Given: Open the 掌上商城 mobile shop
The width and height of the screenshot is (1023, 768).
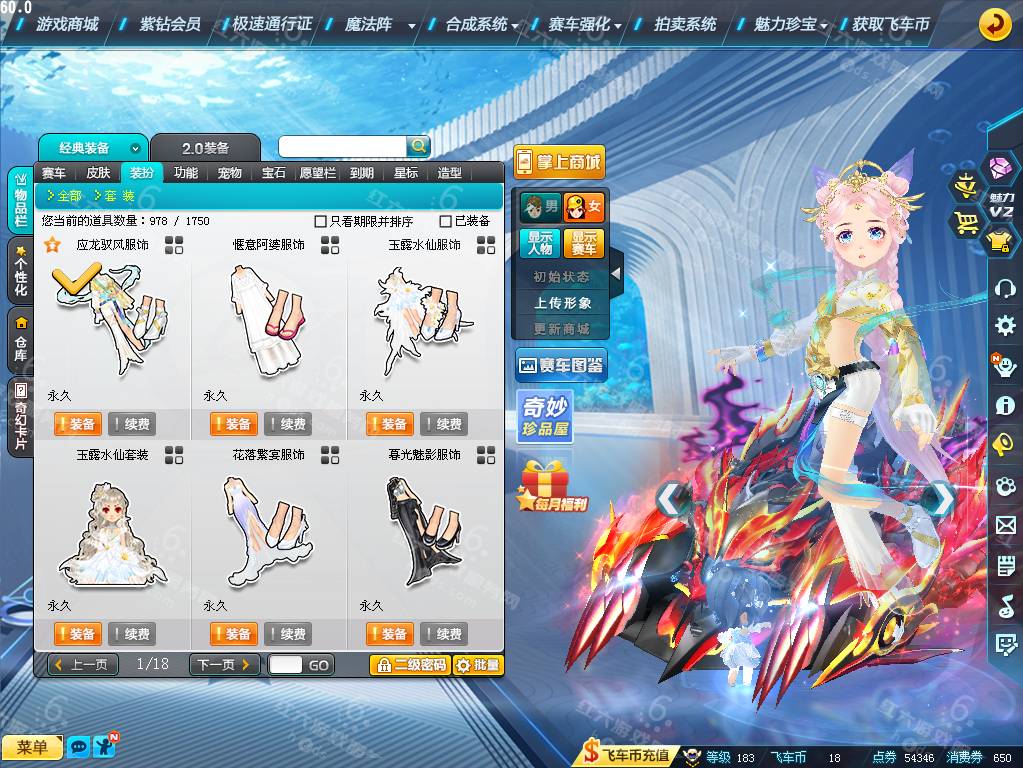Looking at the screenshot, I should coord(559,162).
